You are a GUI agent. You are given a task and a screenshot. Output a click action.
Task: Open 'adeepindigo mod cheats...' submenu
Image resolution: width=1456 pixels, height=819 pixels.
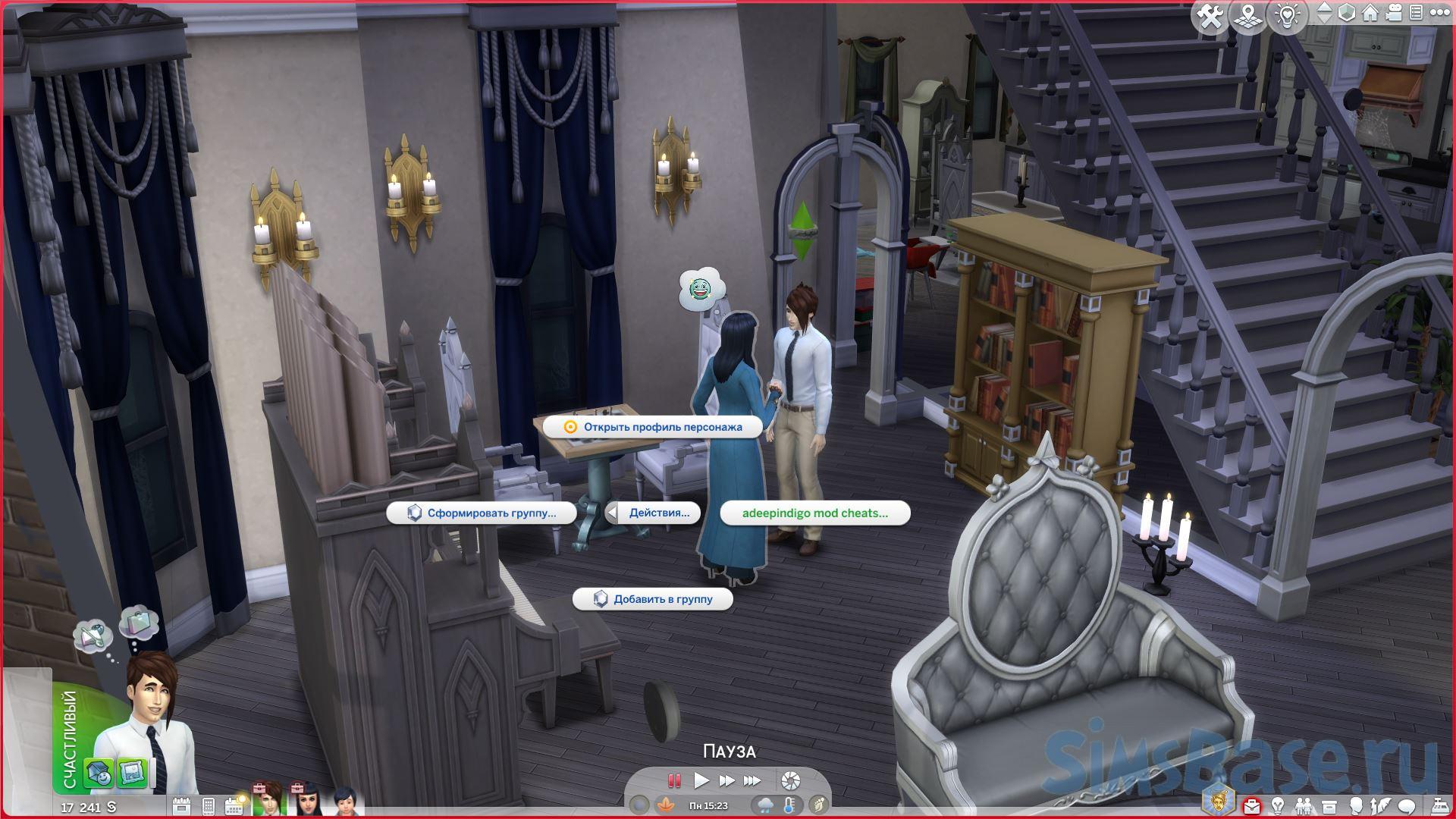click(814, 513)
